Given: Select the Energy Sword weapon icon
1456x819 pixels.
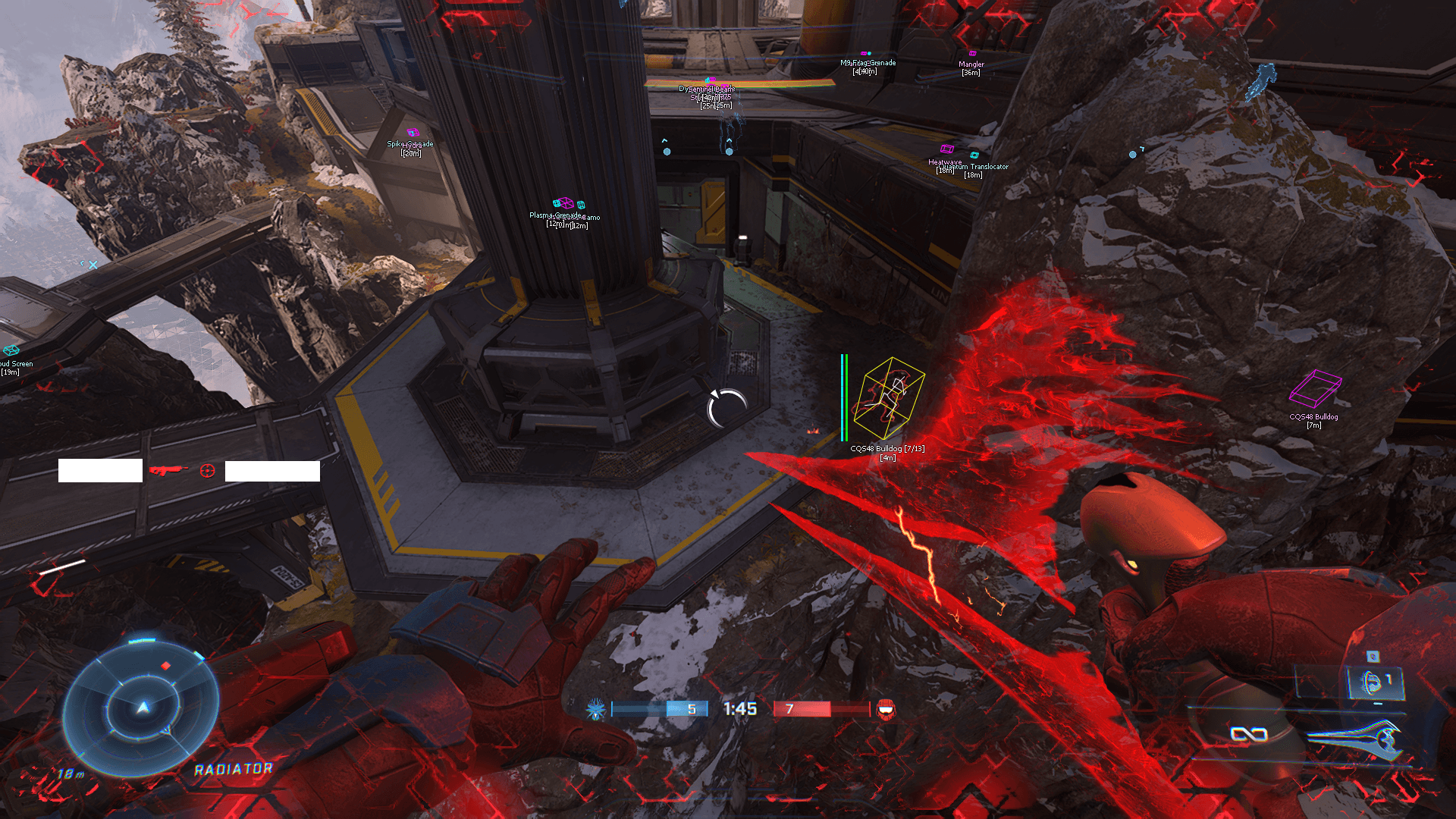Looking at the screenshot, I should [x=1354, y=738].
